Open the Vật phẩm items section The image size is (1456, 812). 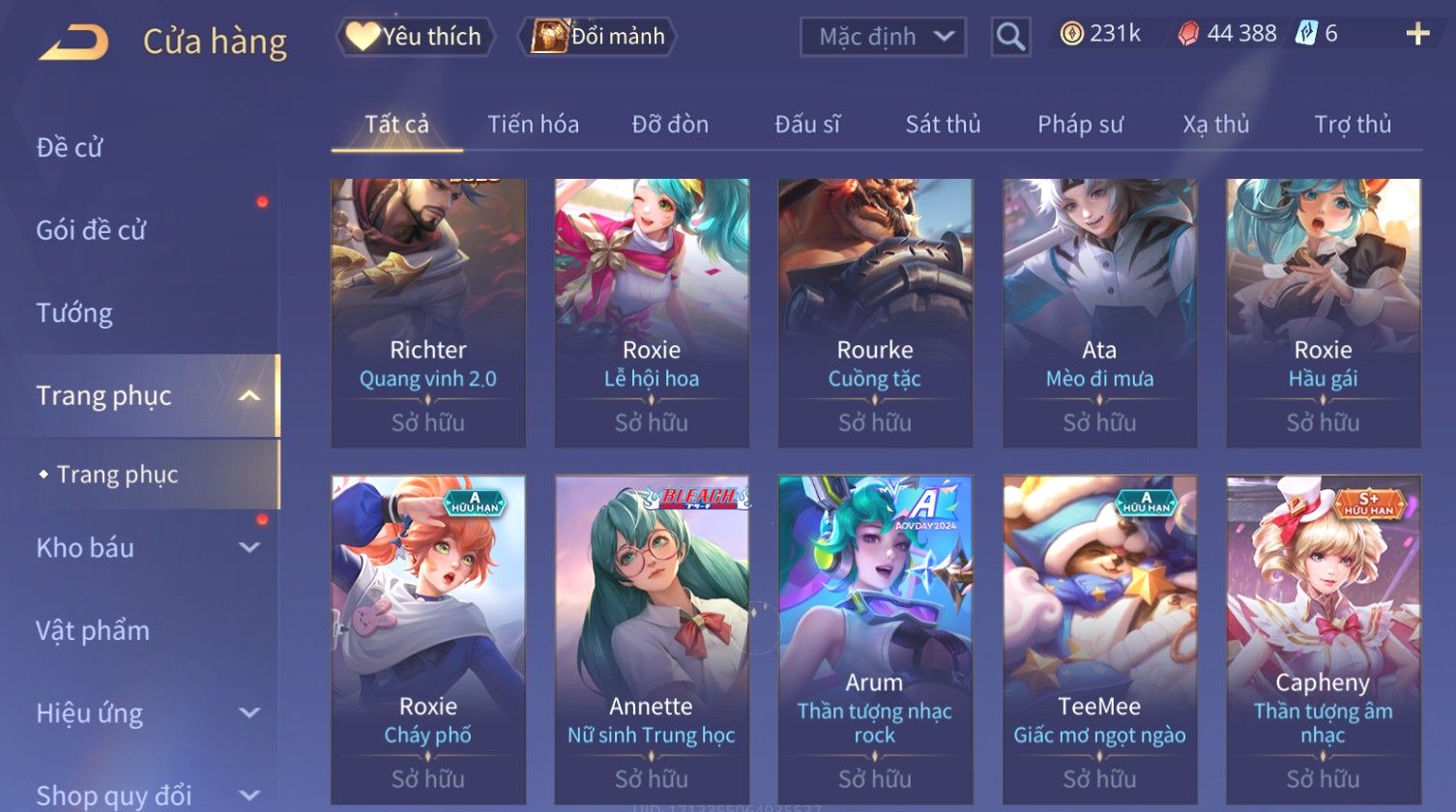[93, 631]
